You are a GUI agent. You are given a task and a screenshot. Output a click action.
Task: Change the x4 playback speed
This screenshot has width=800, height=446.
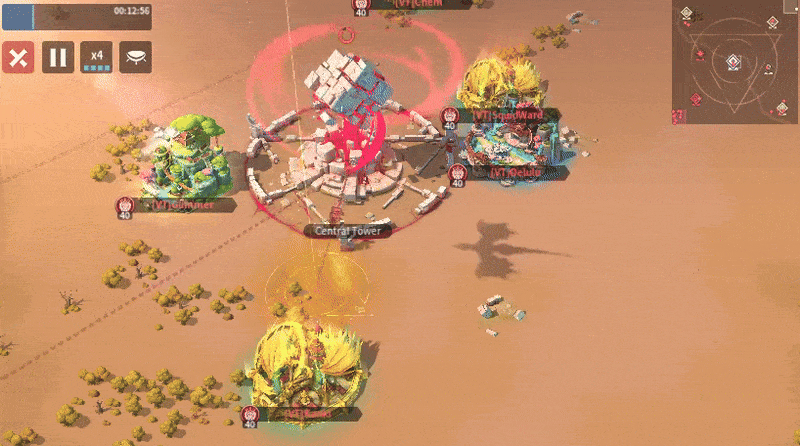[x=96, y=57]
